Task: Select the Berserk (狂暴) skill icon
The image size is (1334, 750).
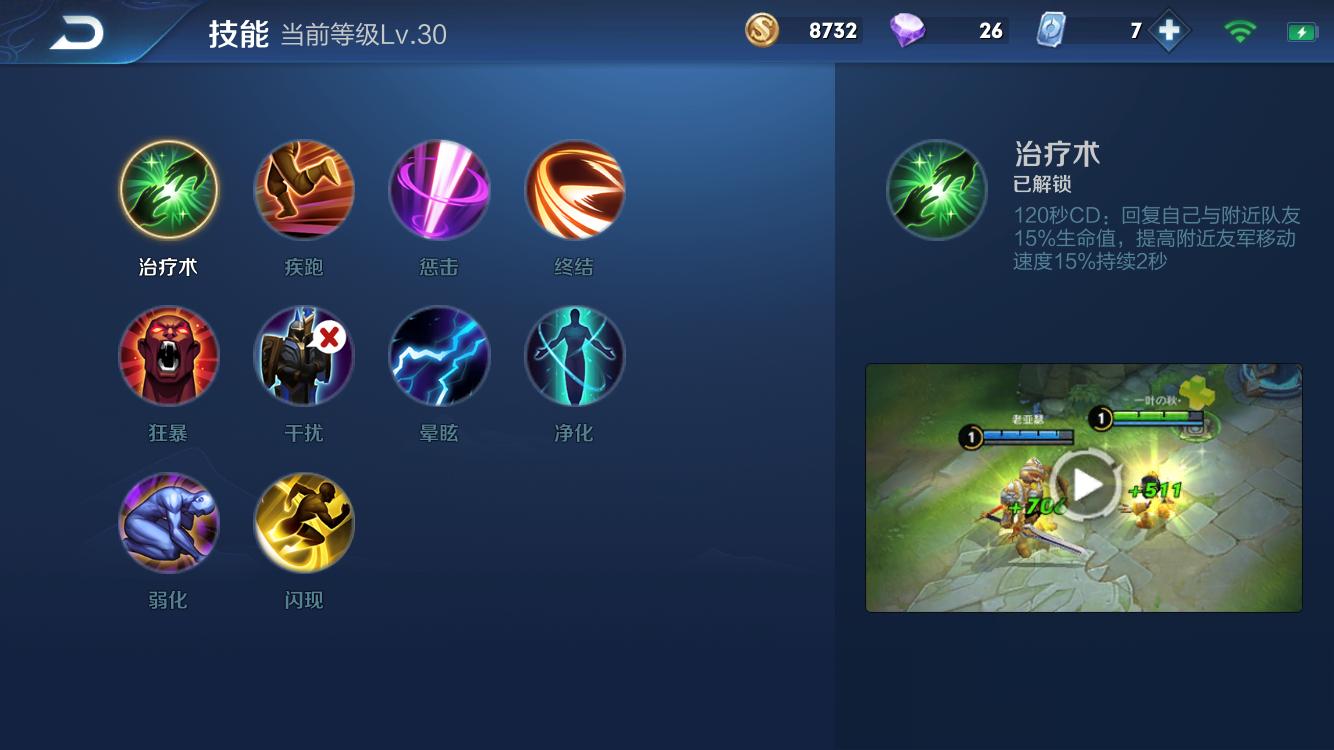Action: (169, 356)
